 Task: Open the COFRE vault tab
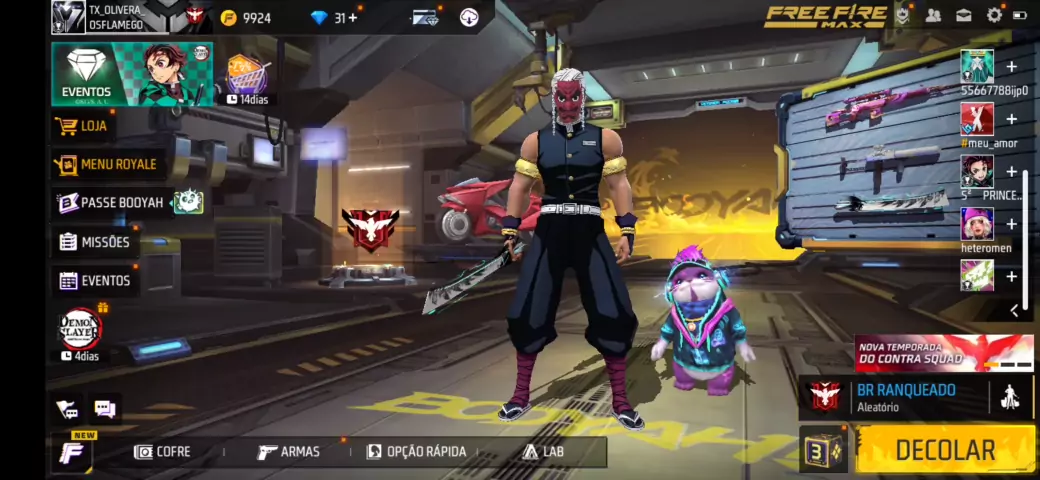[x=162, y=452]
